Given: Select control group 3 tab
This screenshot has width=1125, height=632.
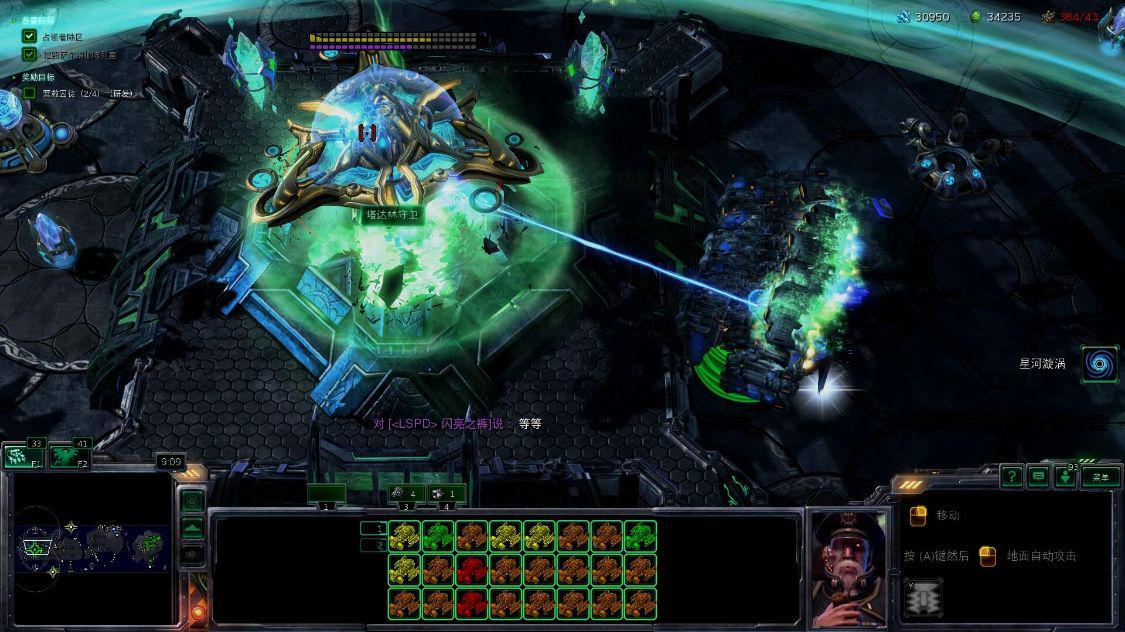Looking at the screenshot, I should [x=406, y=494].
